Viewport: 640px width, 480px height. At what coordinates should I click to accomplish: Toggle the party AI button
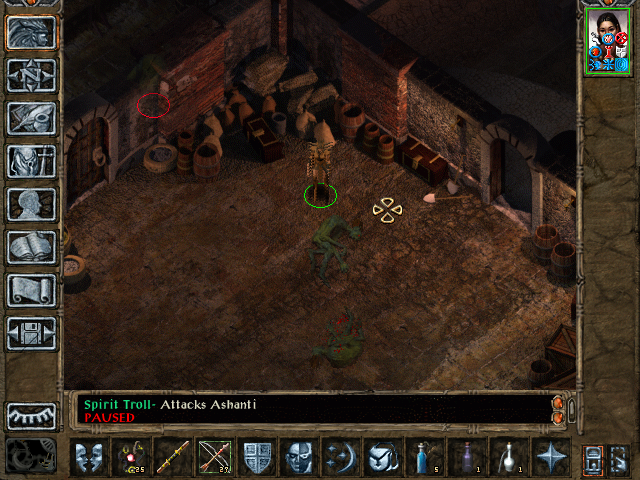(617, 458)
